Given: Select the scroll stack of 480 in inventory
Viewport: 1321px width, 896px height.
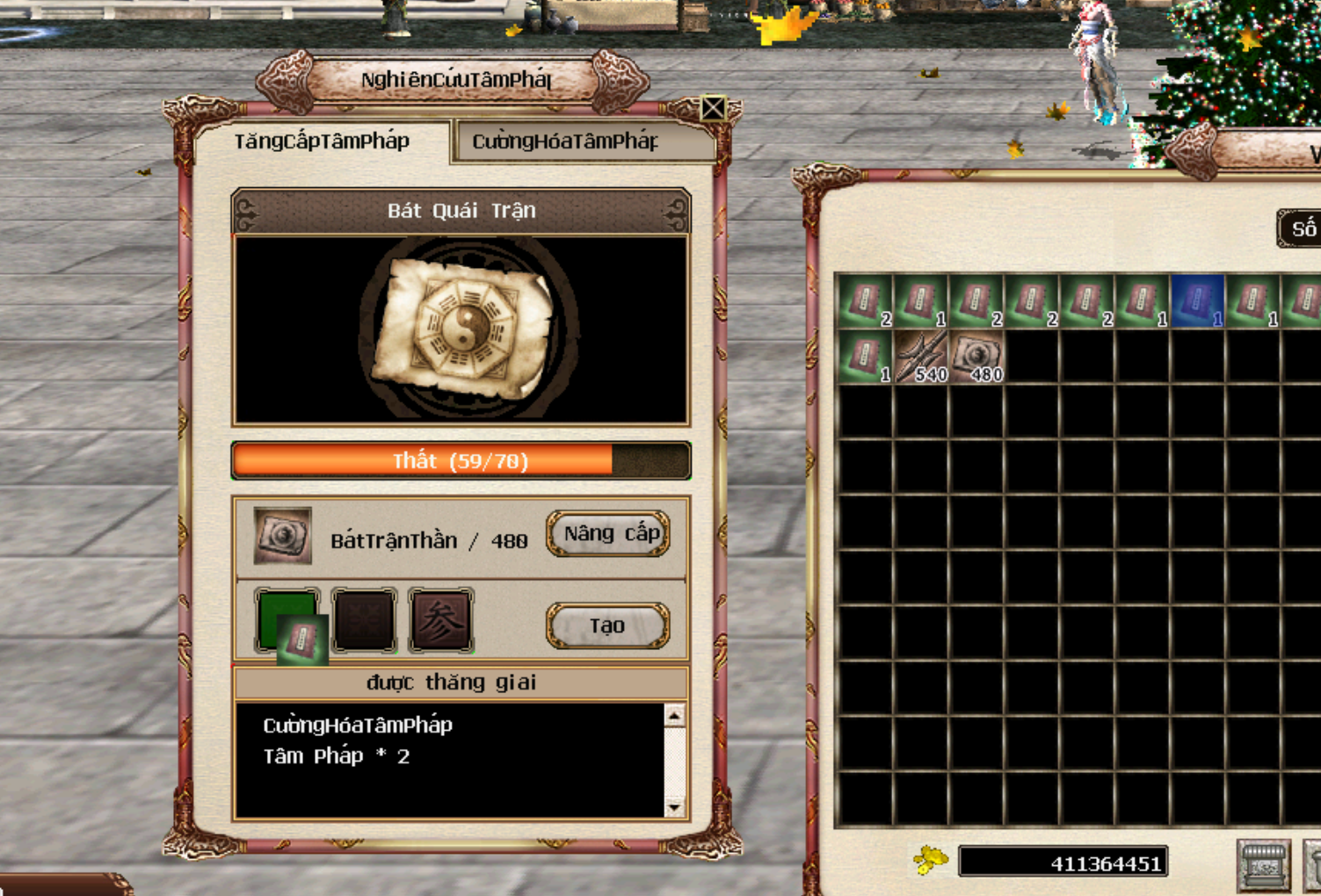Looking at the screenshot, I should [x=976, y=357].
